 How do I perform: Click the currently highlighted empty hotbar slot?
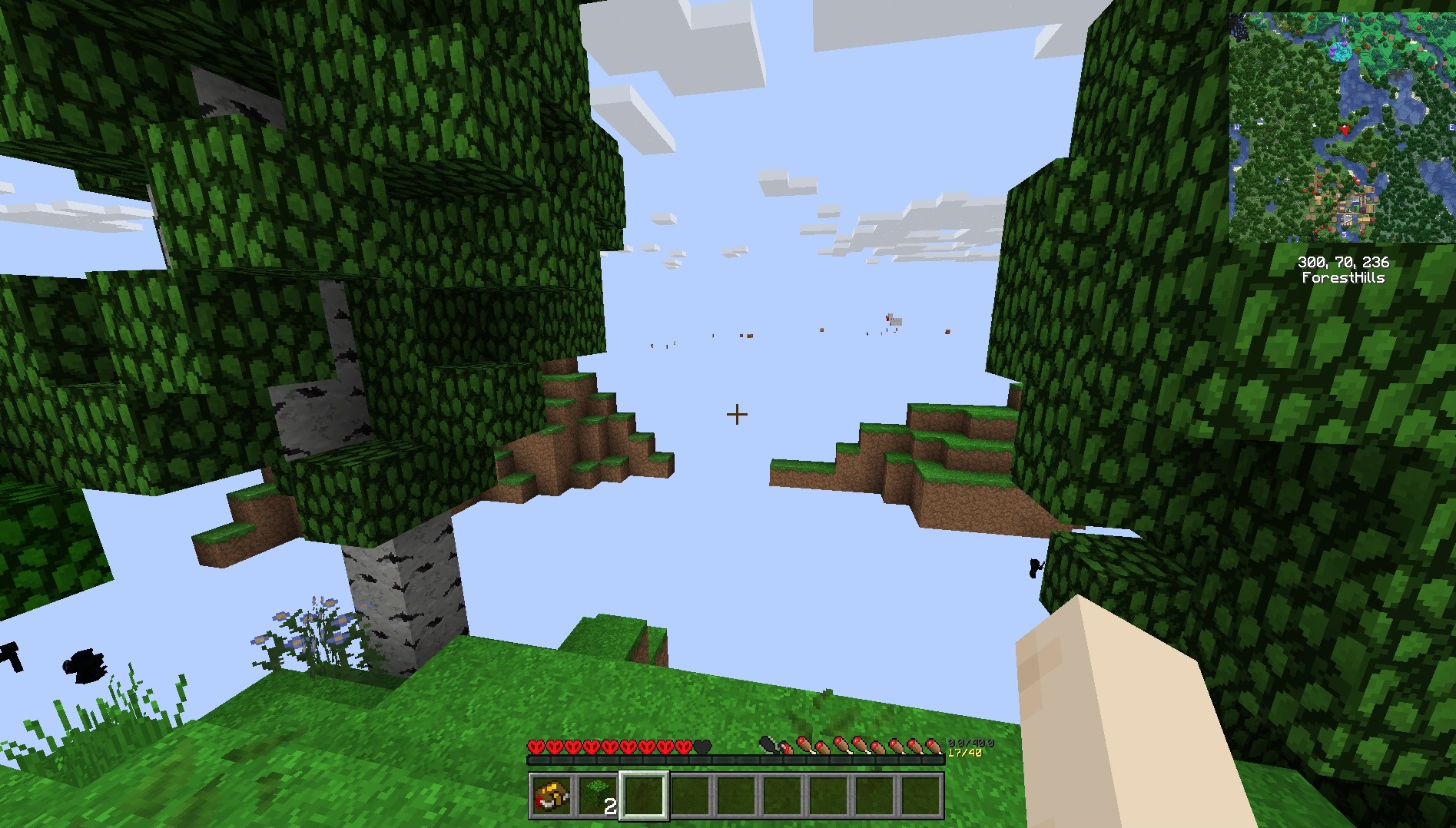pos(645,797)
